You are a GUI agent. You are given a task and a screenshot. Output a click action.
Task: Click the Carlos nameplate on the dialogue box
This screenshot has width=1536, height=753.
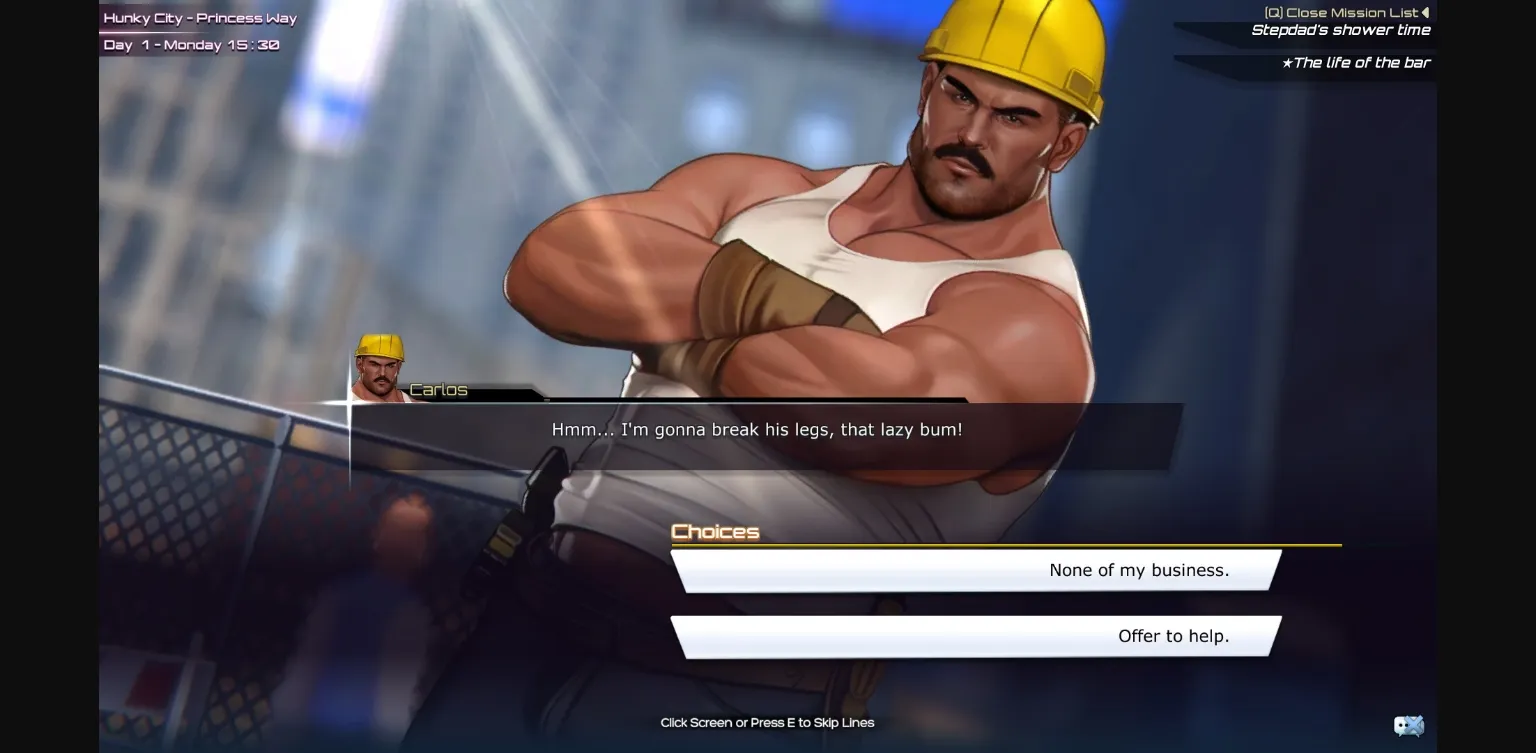[x=438, y=390]
